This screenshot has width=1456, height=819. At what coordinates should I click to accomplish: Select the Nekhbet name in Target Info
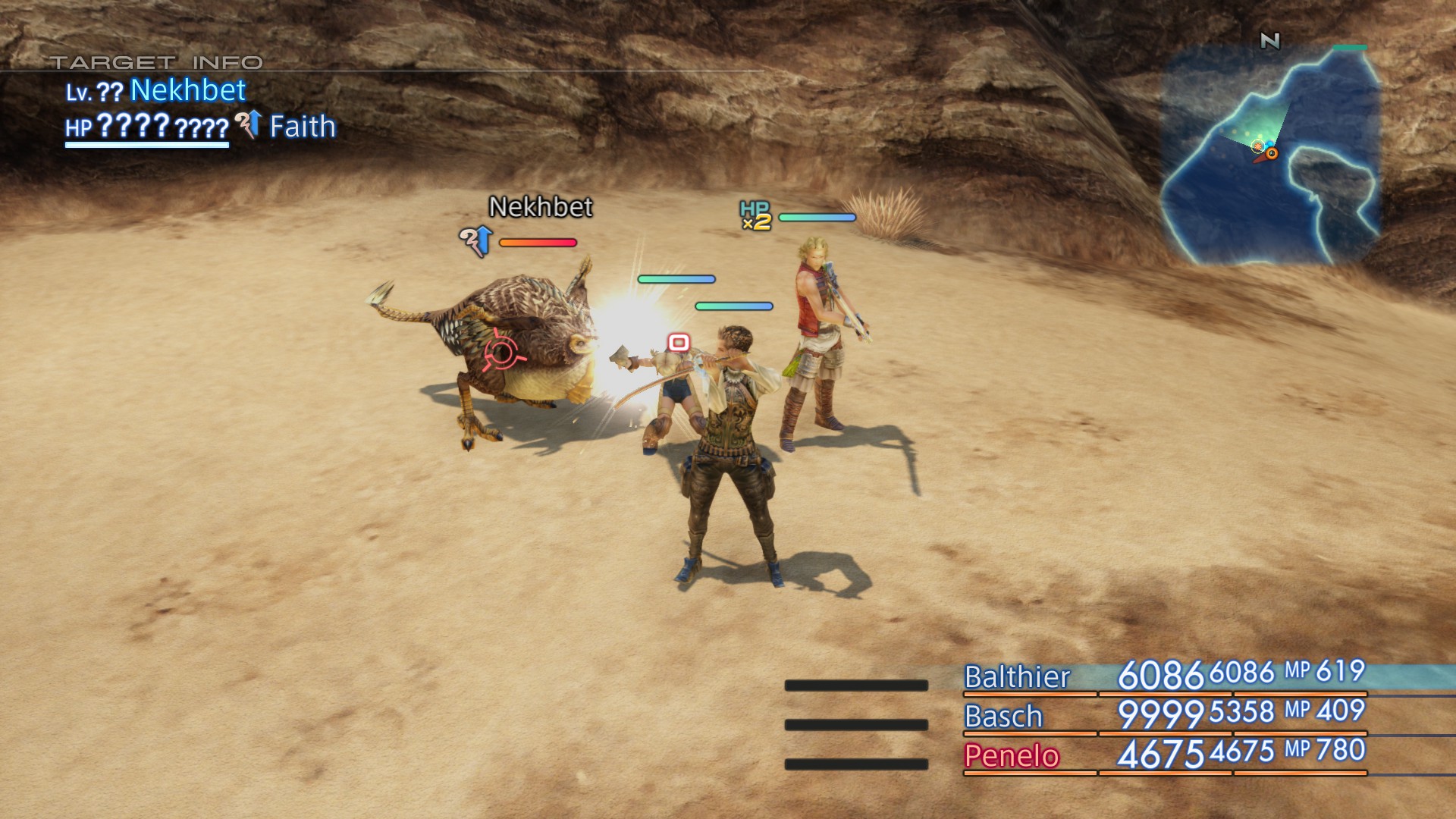point(188,90)
